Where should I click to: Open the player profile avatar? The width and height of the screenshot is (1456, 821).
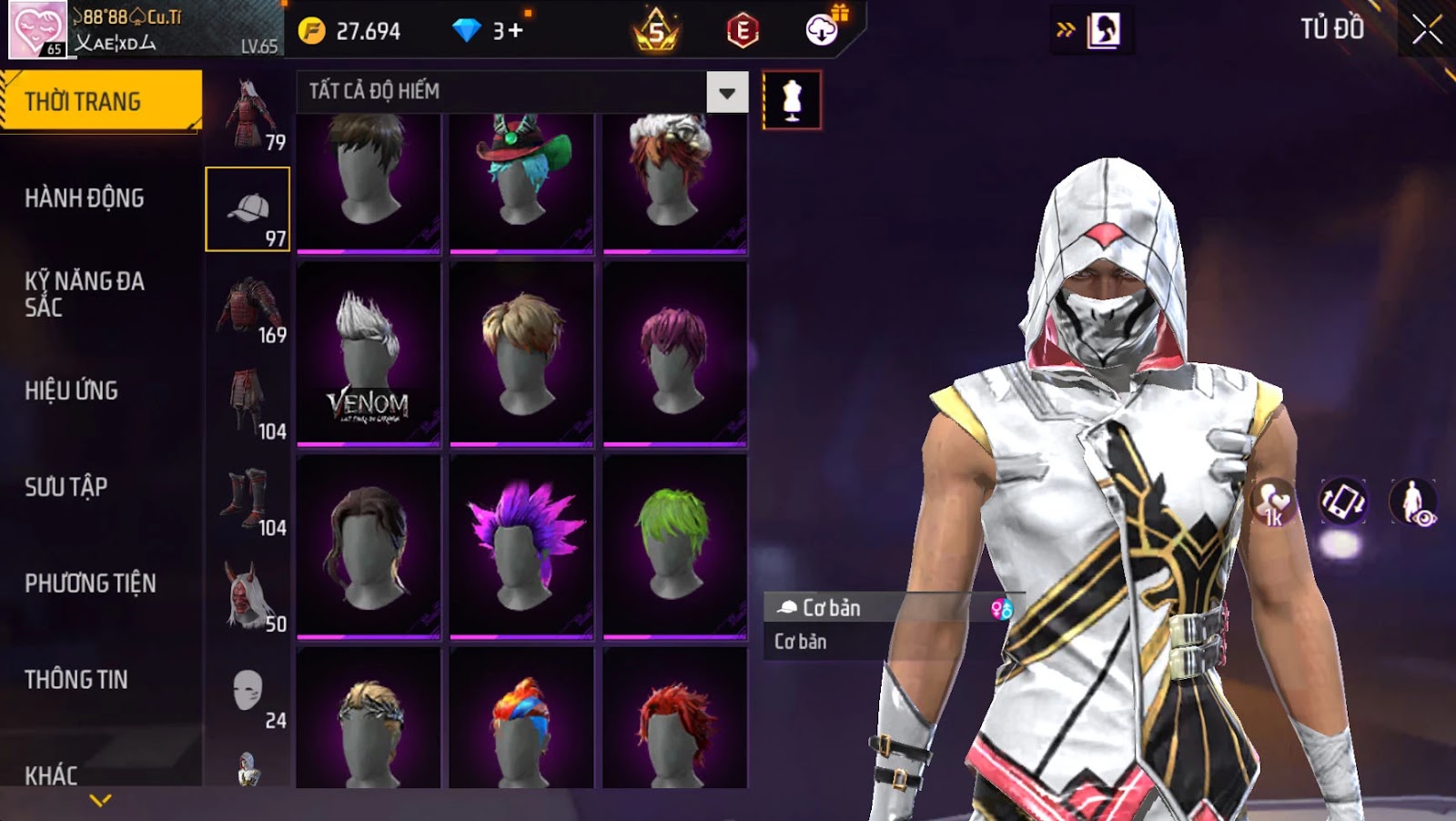coord(37,29)
